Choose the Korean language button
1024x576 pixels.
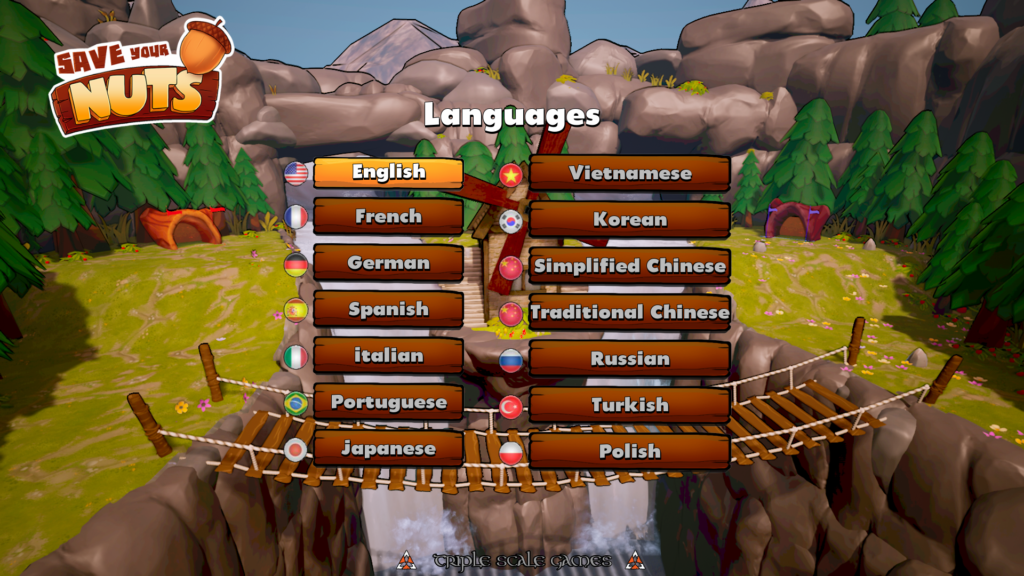coord(629,219)
